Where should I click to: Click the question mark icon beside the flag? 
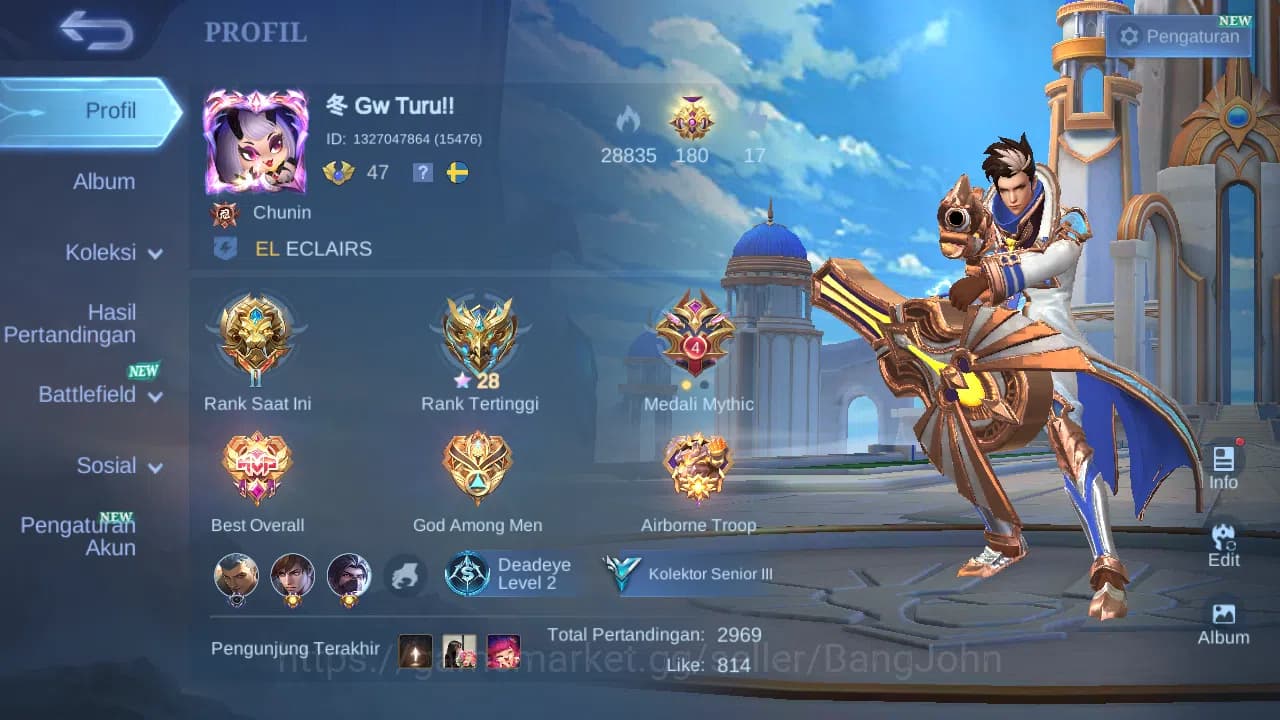[422, 172]
